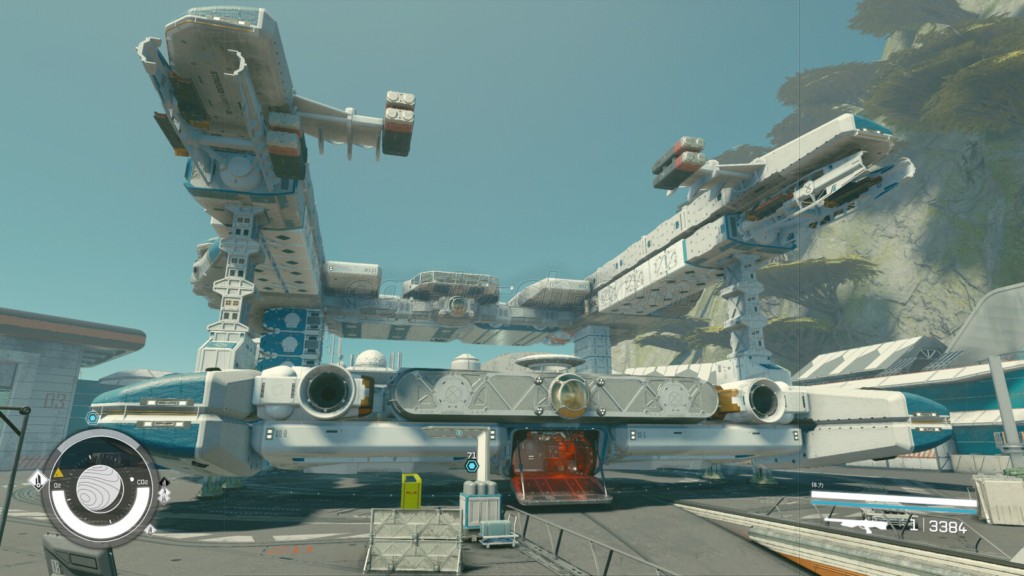Click the circular planet scanner watch
Image resolution: width=1024 pixels, height=576 pixels.
click(100, 488)
